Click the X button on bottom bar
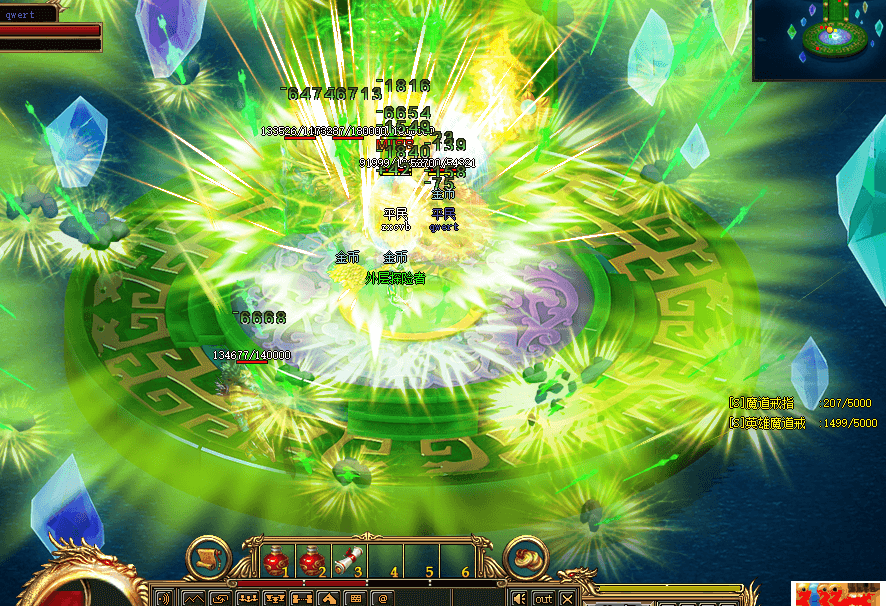886x606 pixels. click(567, 598)
